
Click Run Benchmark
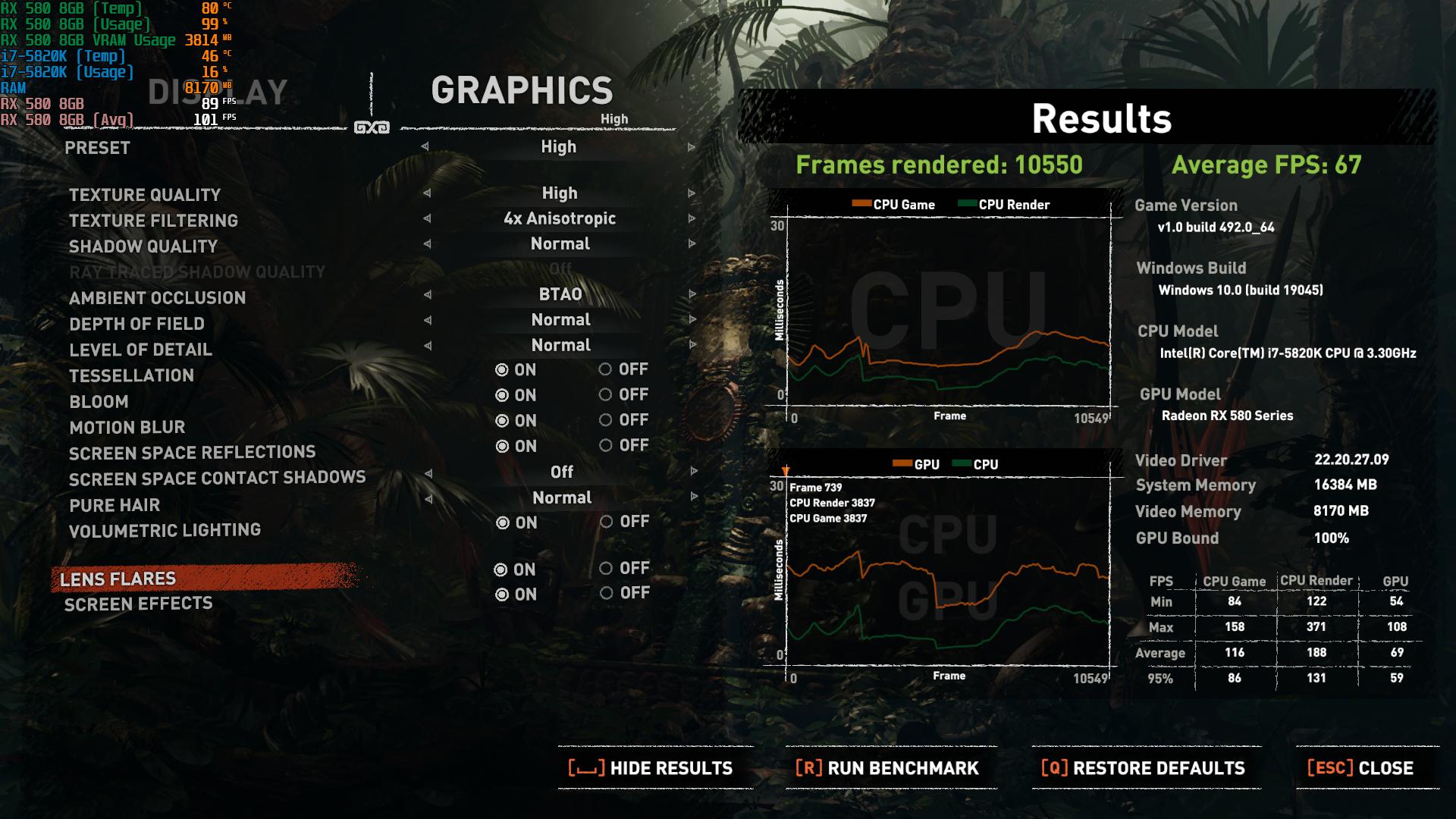[x=887, y=768]
